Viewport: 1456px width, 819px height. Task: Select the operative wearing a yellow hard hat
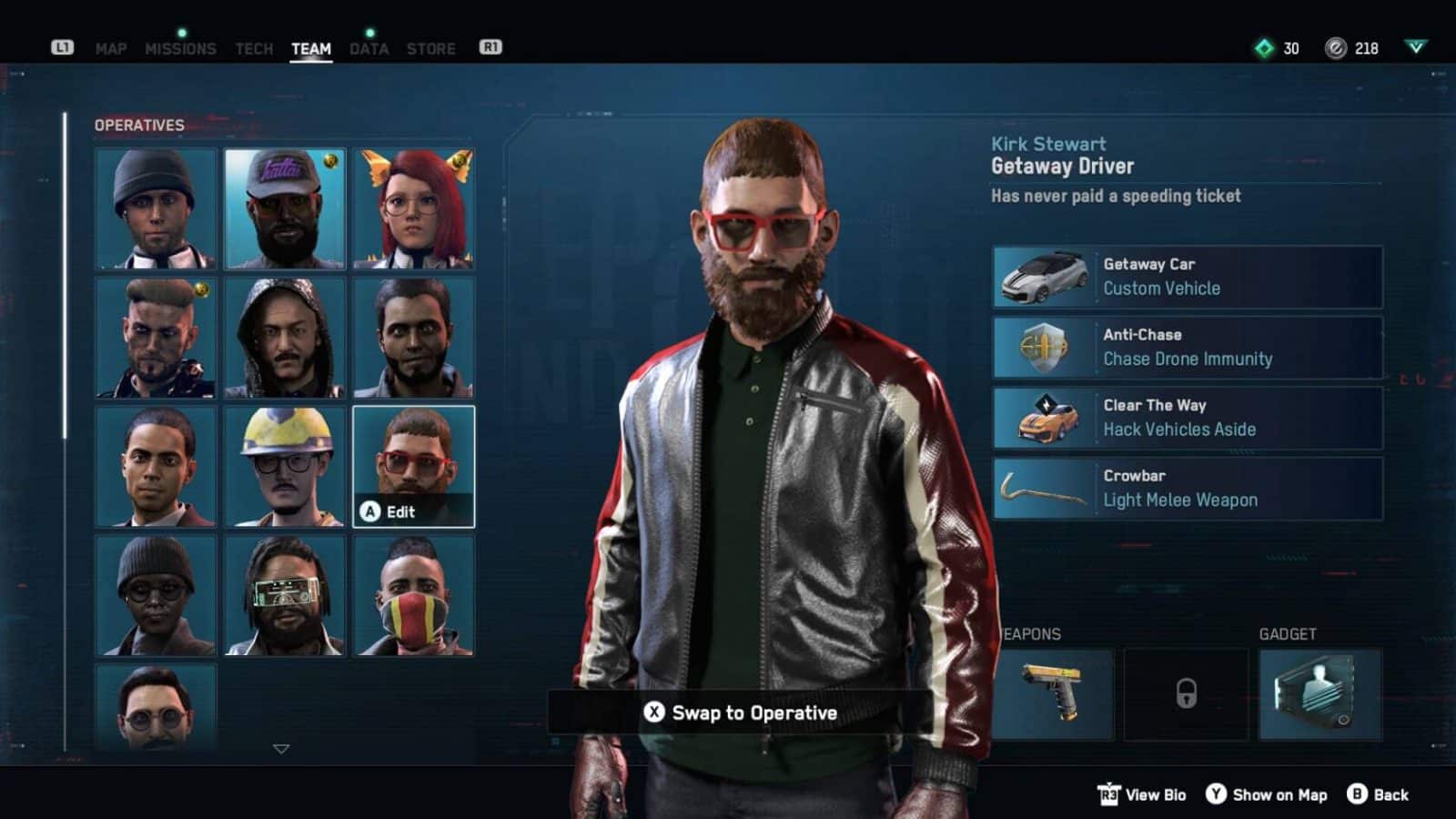pos(284,465)
